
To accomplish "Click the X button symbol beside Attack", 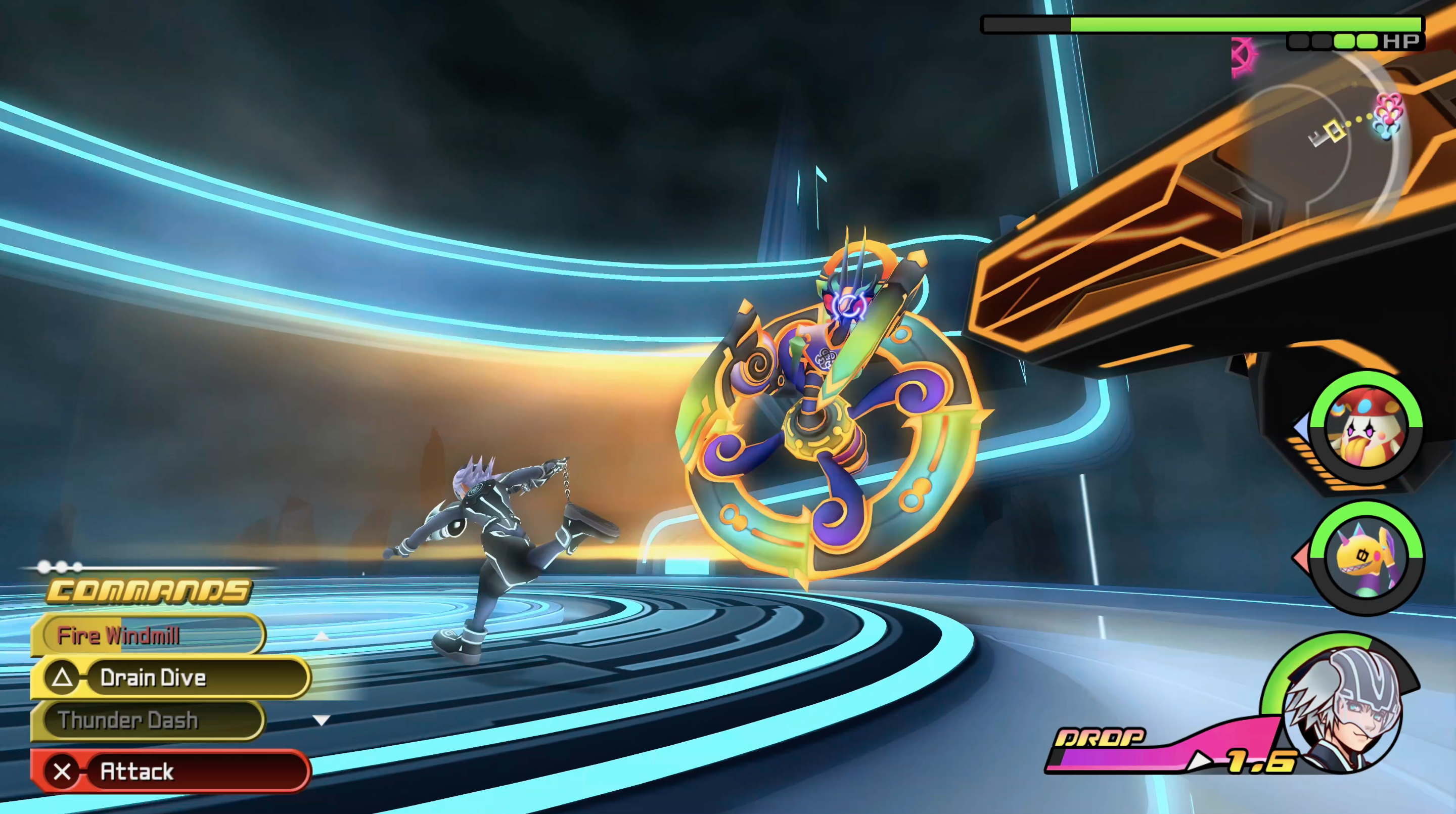I will click(63, 771).
